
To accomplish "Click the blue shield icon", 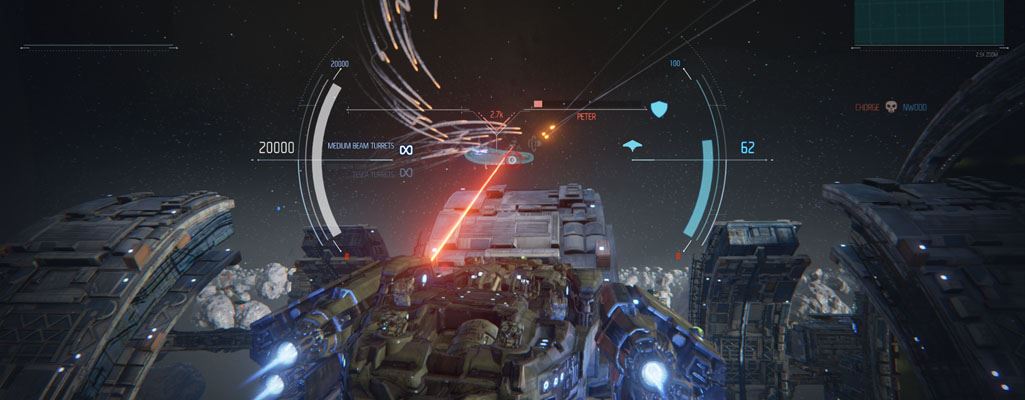I will click(658, 108).
